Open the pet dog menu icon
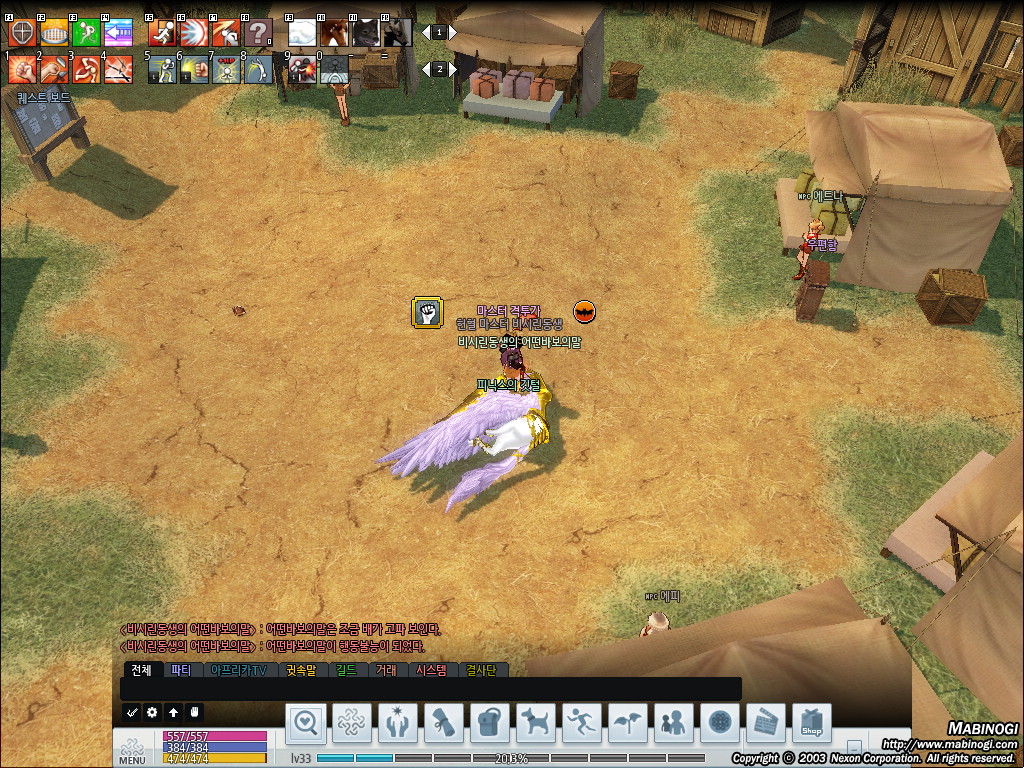 point(536,721)
